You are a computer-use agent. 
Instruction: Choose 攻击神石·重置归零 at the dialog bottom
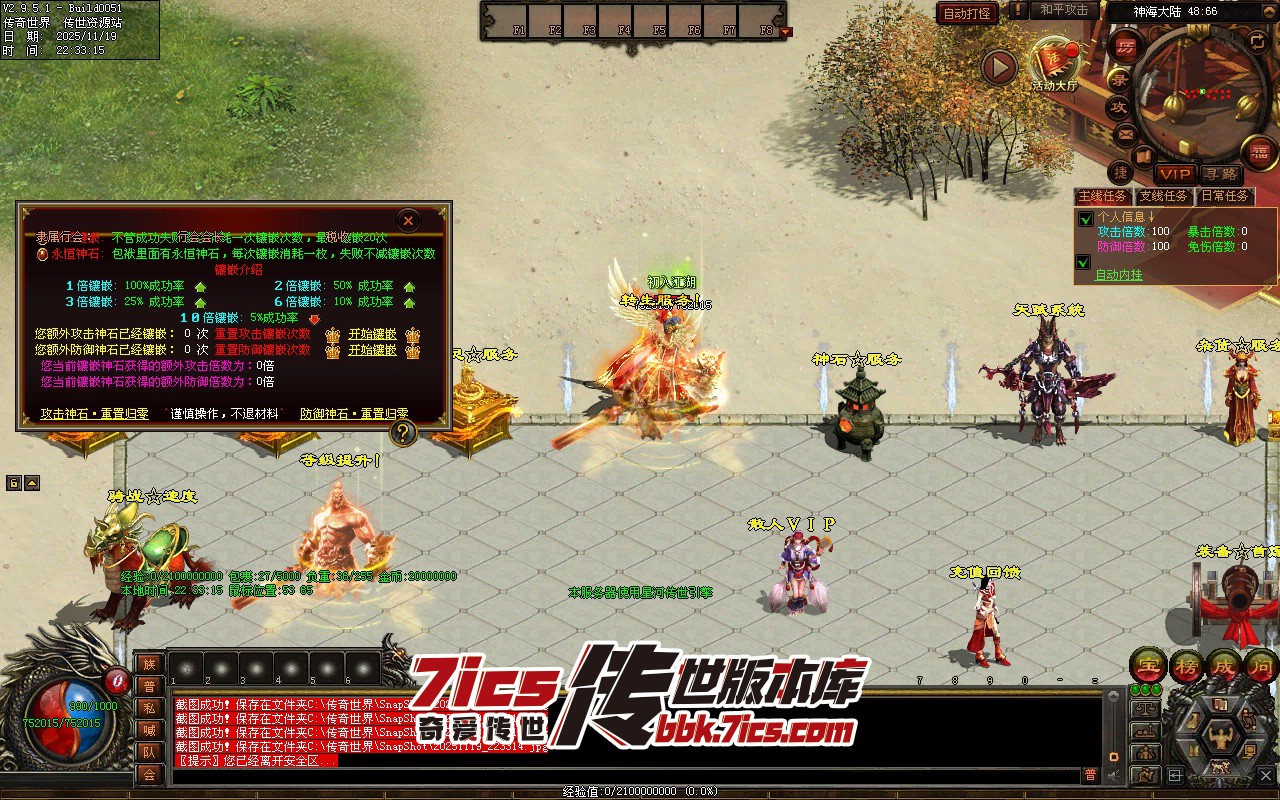coord(94,413)
